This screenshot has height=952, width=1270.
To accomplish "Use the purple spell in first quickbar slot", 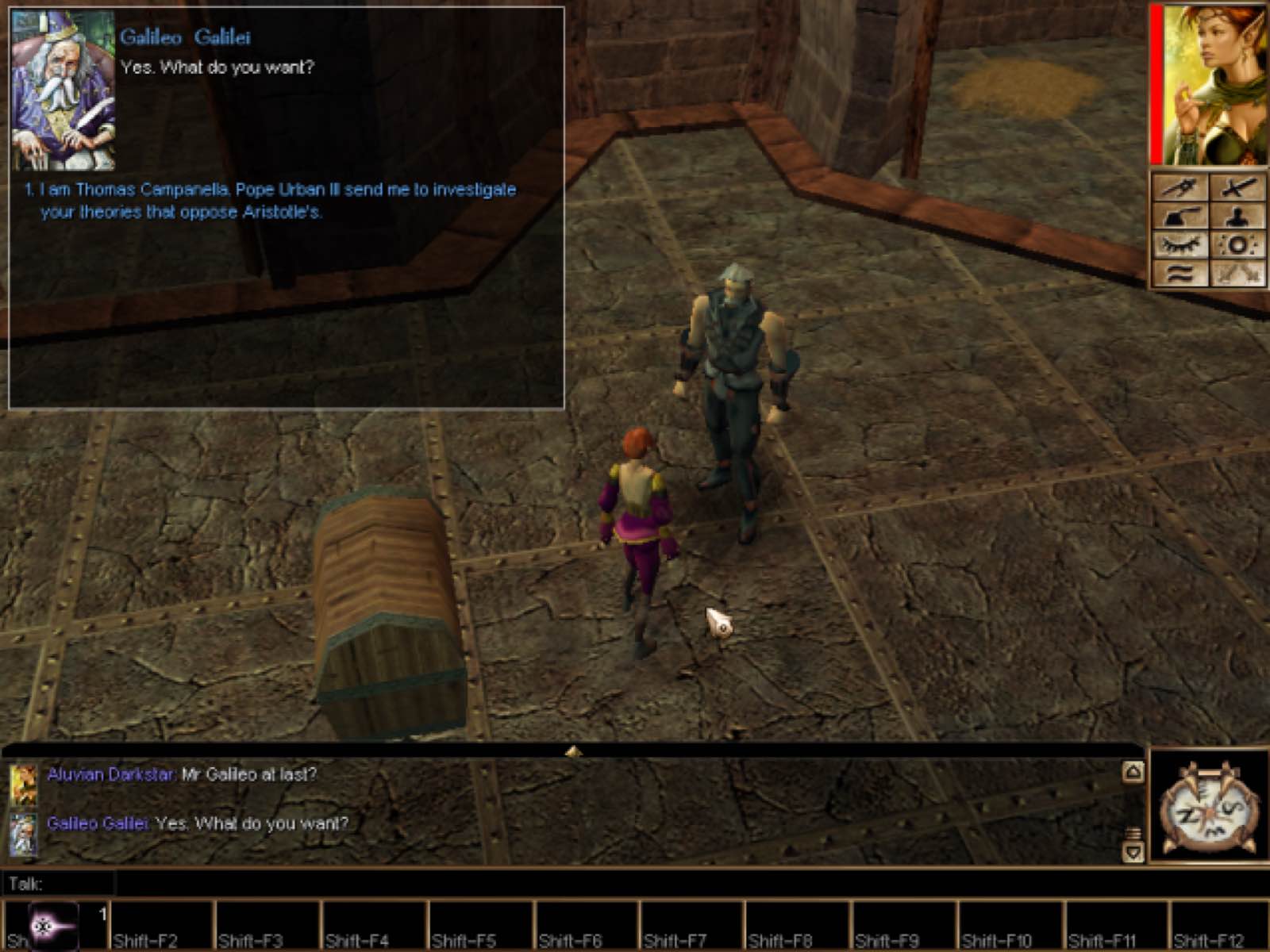I will (54, 925).
